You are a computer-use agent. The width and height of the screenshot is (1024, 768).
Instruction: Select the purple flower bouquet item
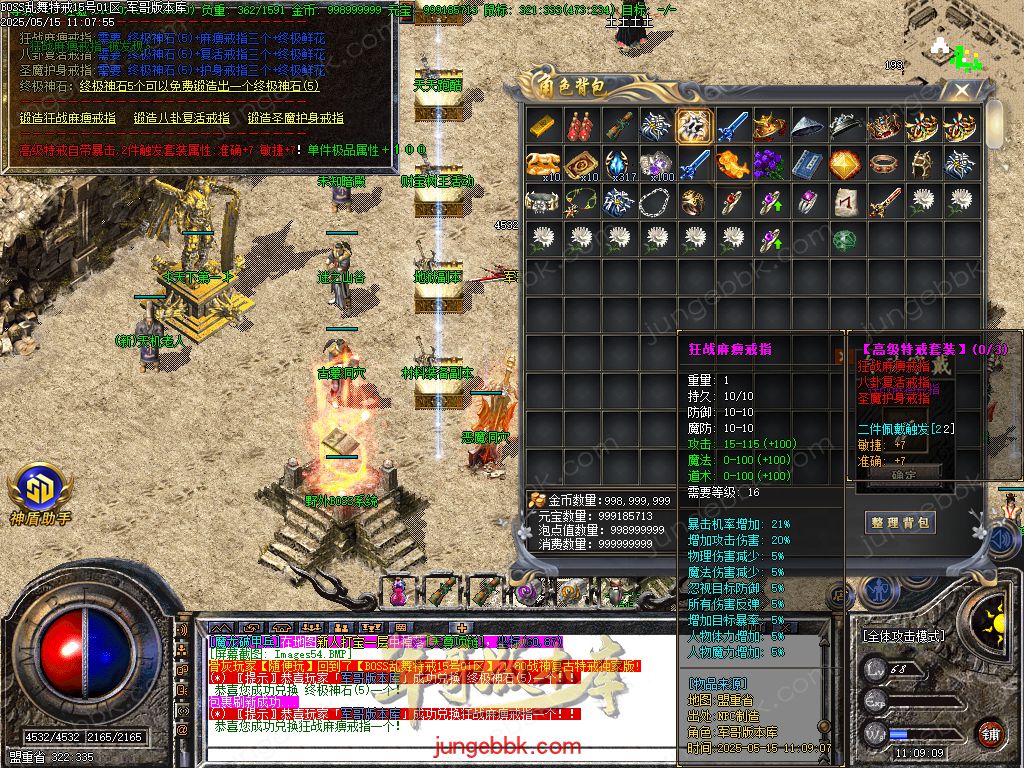click(770, 163)
